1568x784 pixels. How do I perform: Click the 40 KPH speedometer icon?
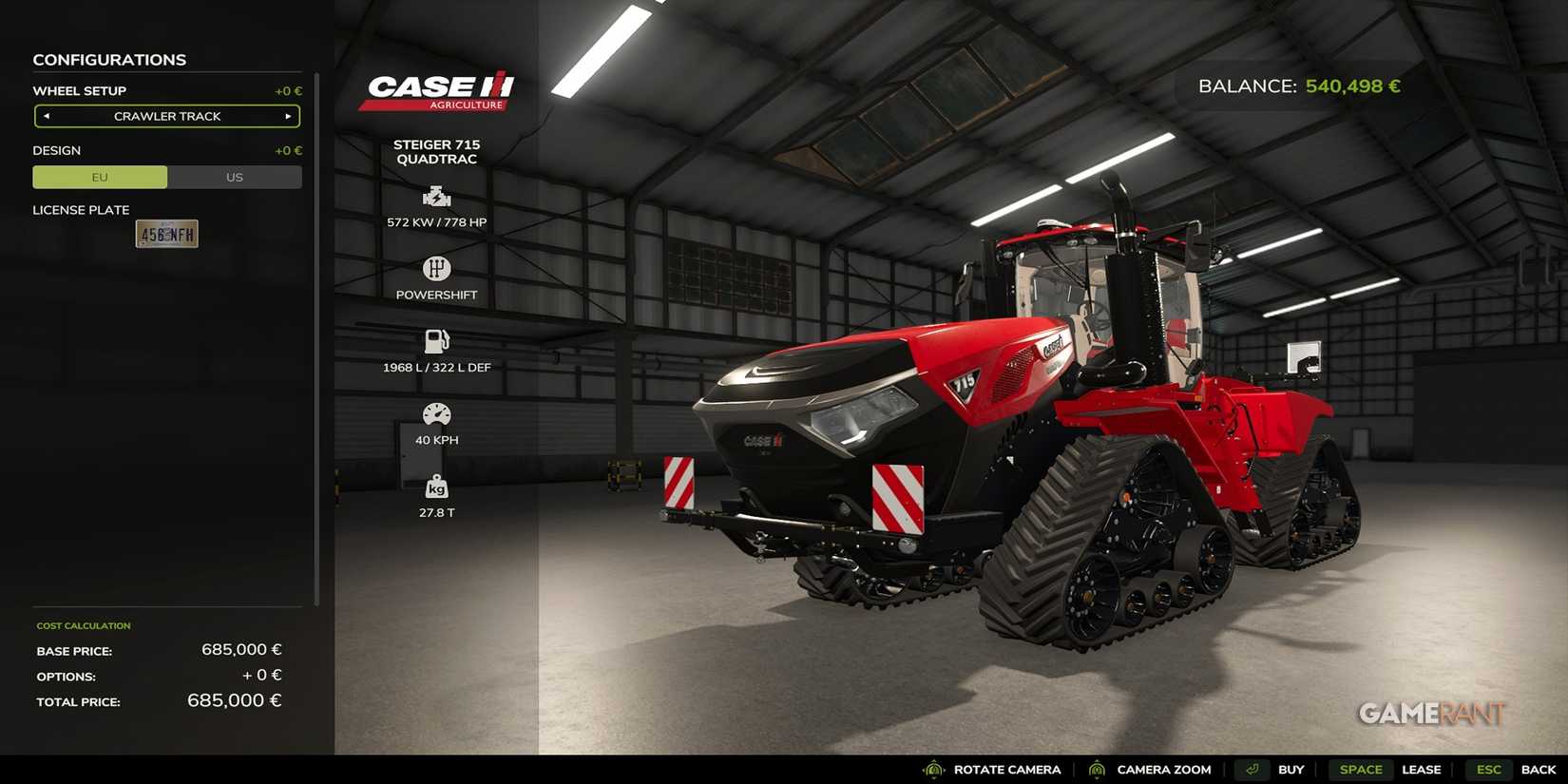tap(436, 414)
